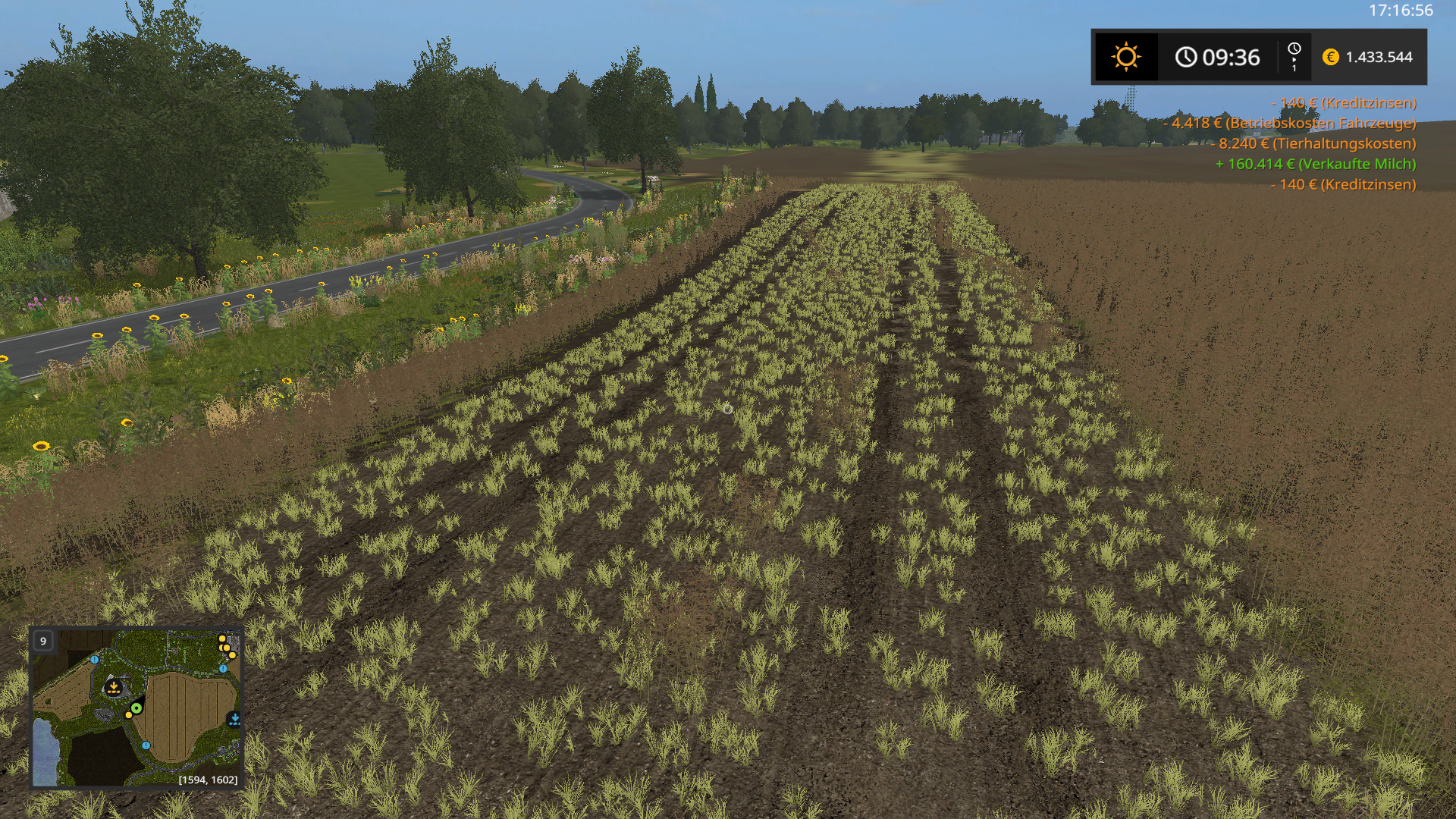
Task: Select the blue unloading point marker on minimap
Action: tap(234, 719)
